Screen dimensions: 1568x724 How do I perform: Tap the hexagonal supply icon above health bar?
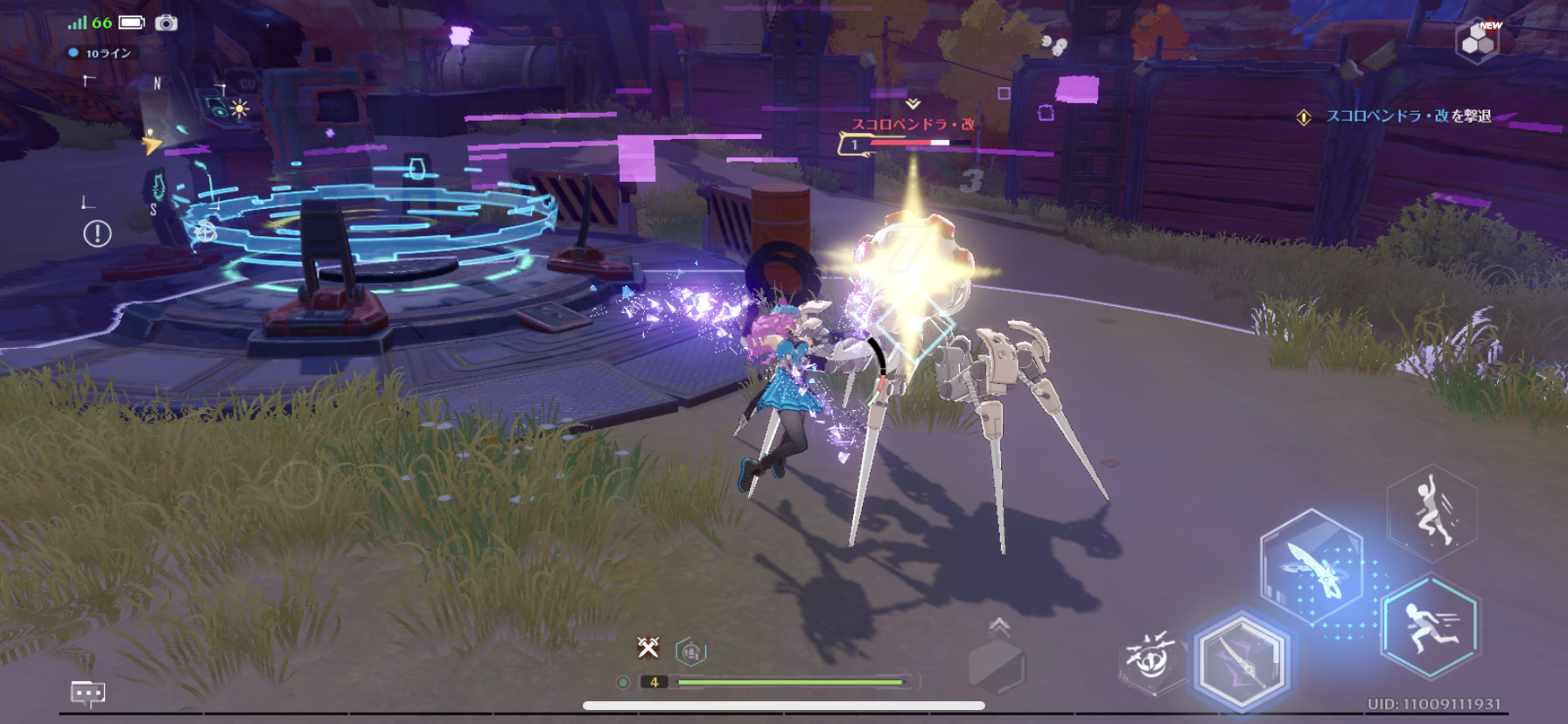[690, 651]
